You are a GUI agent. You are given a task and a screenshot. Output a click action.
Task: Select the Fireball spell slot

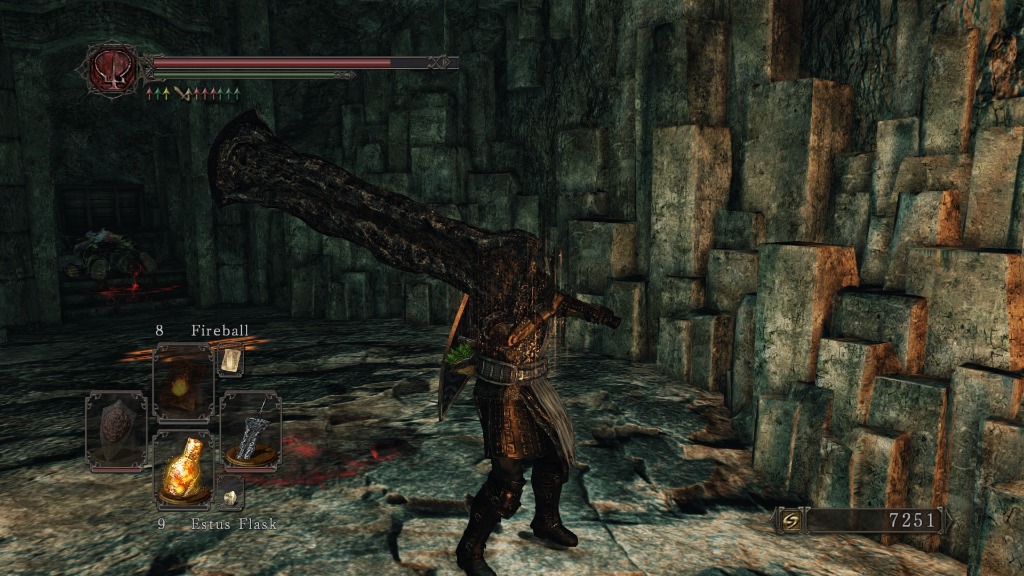pyautogui.click(x=183, y=383)
